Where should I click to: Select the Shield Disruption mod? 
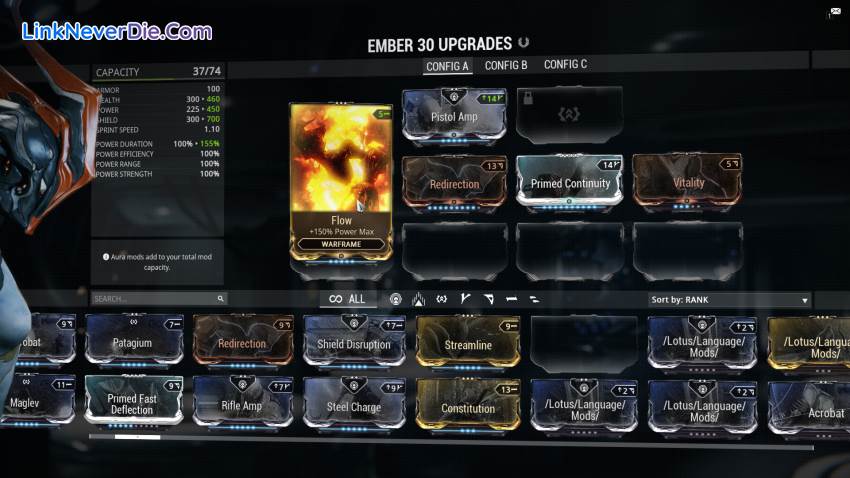(354, 344)
